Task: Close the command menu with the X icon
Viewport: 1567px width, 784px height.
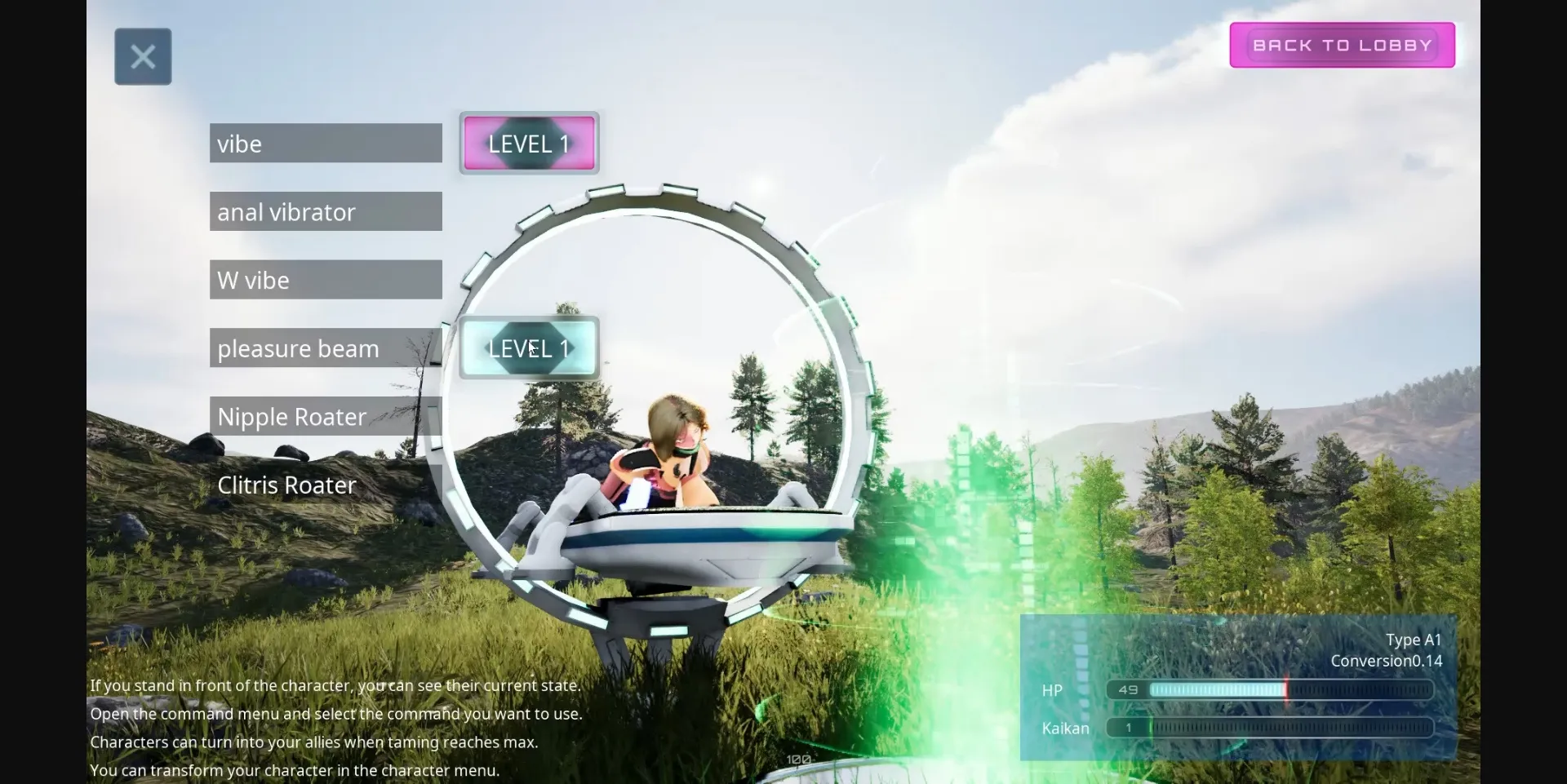Action: [x=143, y=56]
